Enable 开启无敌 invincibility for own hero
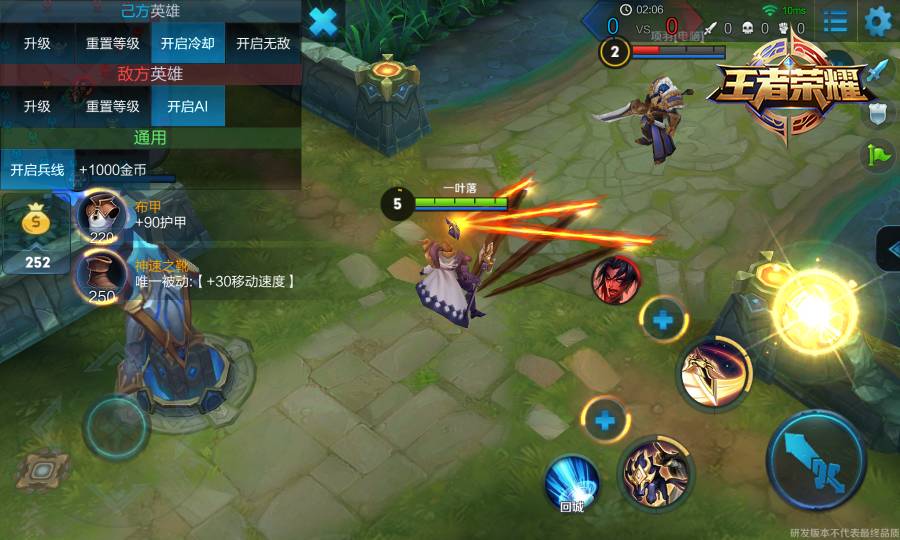Screen dimensions: 900x540 pyautogui.click(x=263, y=44)
